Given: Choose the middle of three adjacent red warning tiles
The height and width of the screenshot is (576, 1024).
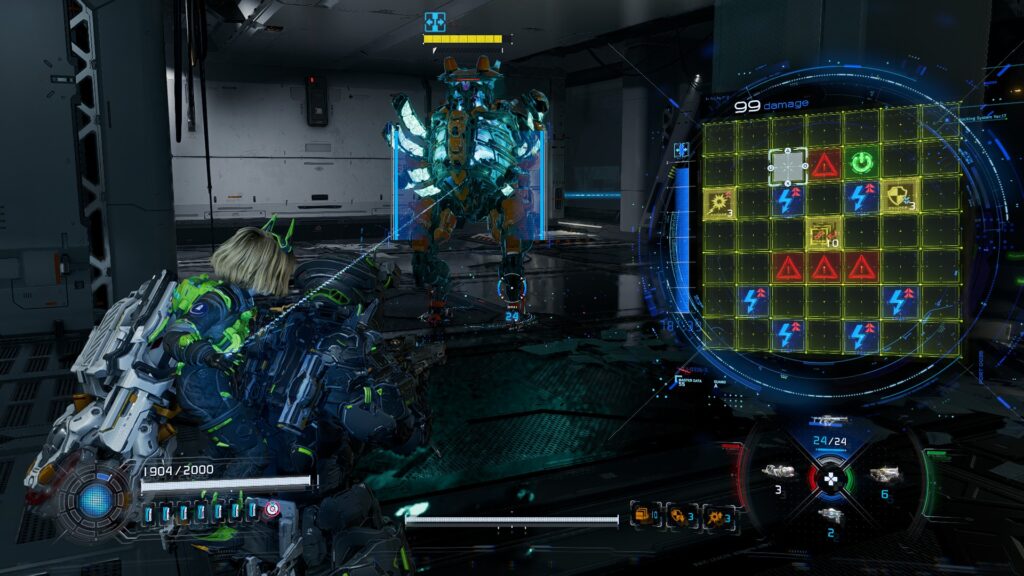Looking at the screenshot, I should click(x=824, y=267).
